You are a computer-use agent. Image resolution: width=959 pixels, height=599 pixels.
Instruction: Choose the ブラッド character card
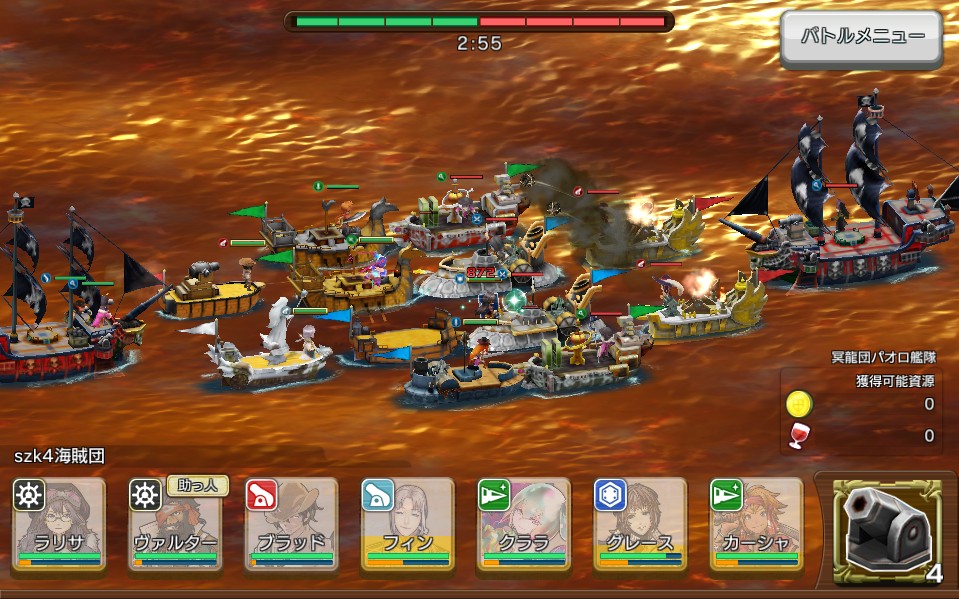coord(291,524)
